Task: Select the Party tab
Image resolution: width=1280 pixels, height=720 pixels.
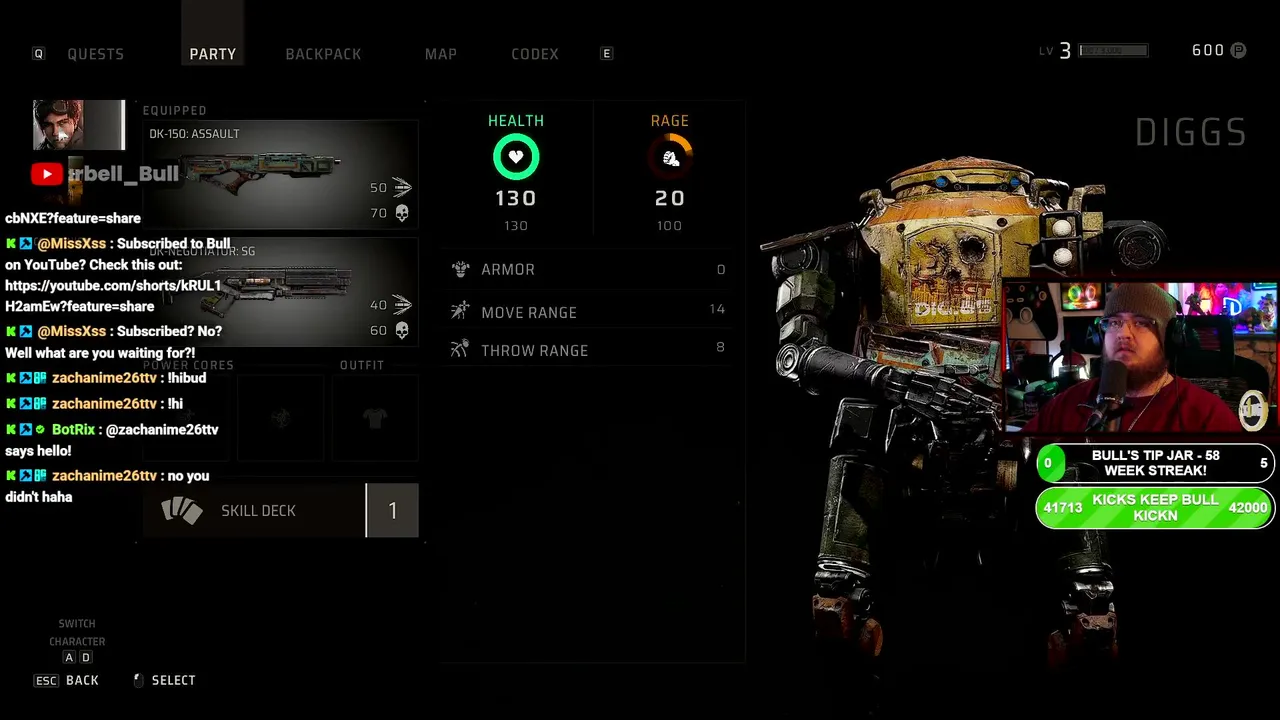Action: (x=213, y=54)
